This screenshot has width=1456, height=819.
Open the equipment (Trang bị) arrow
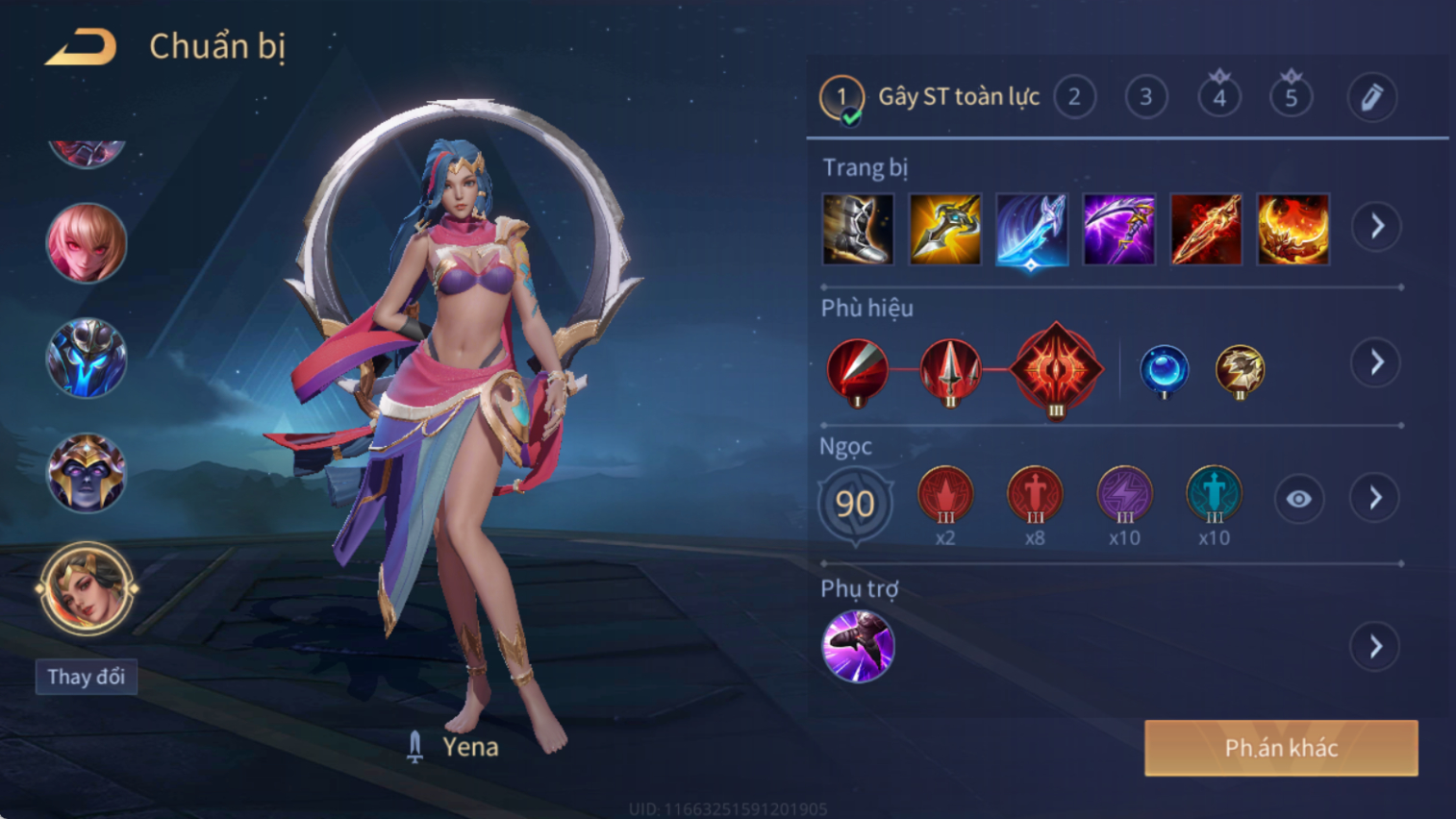click(x=1376, y=227)
